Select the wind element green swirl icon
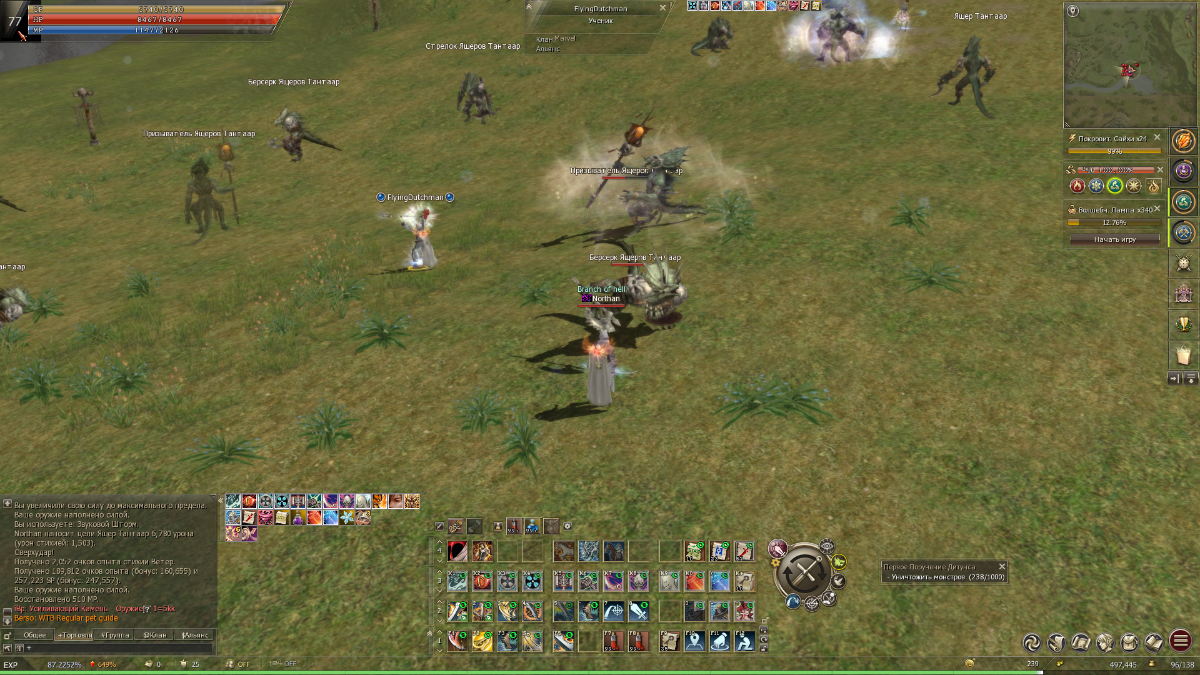 (1115, 186)
